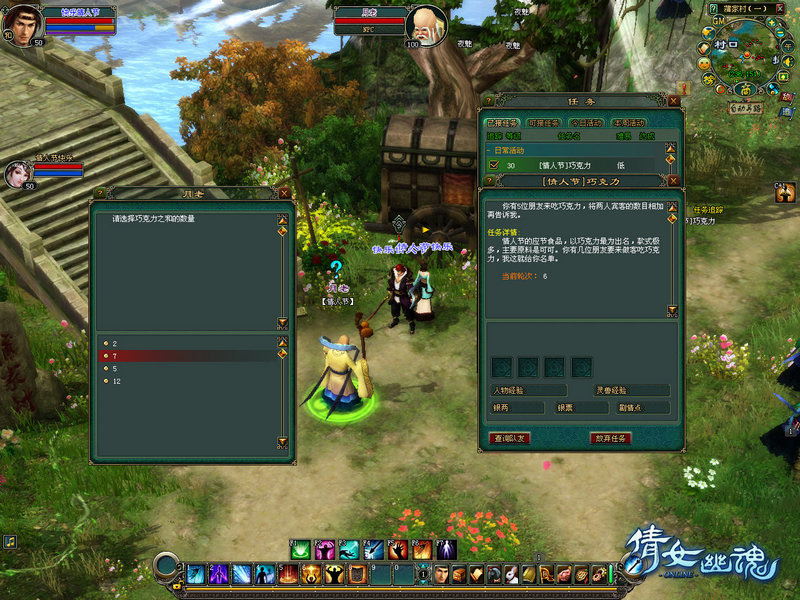Screen dimensions: 800x600
Task: Click the 查询队友 button
Action: click(511, 438)
